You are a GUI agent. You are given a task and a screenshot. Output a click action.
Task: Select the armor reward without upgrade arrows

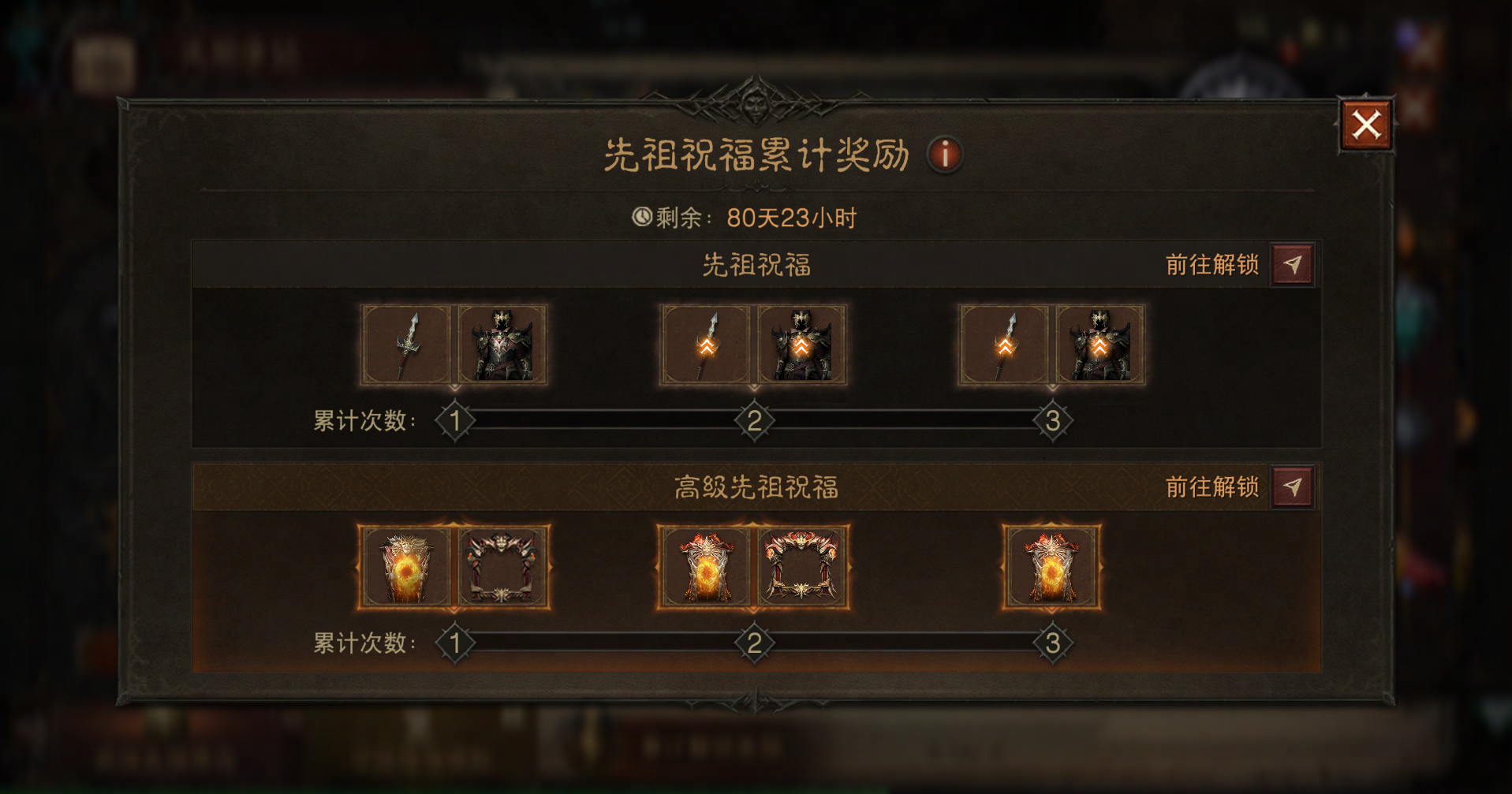pyautogui.click(x=502, y=345)
